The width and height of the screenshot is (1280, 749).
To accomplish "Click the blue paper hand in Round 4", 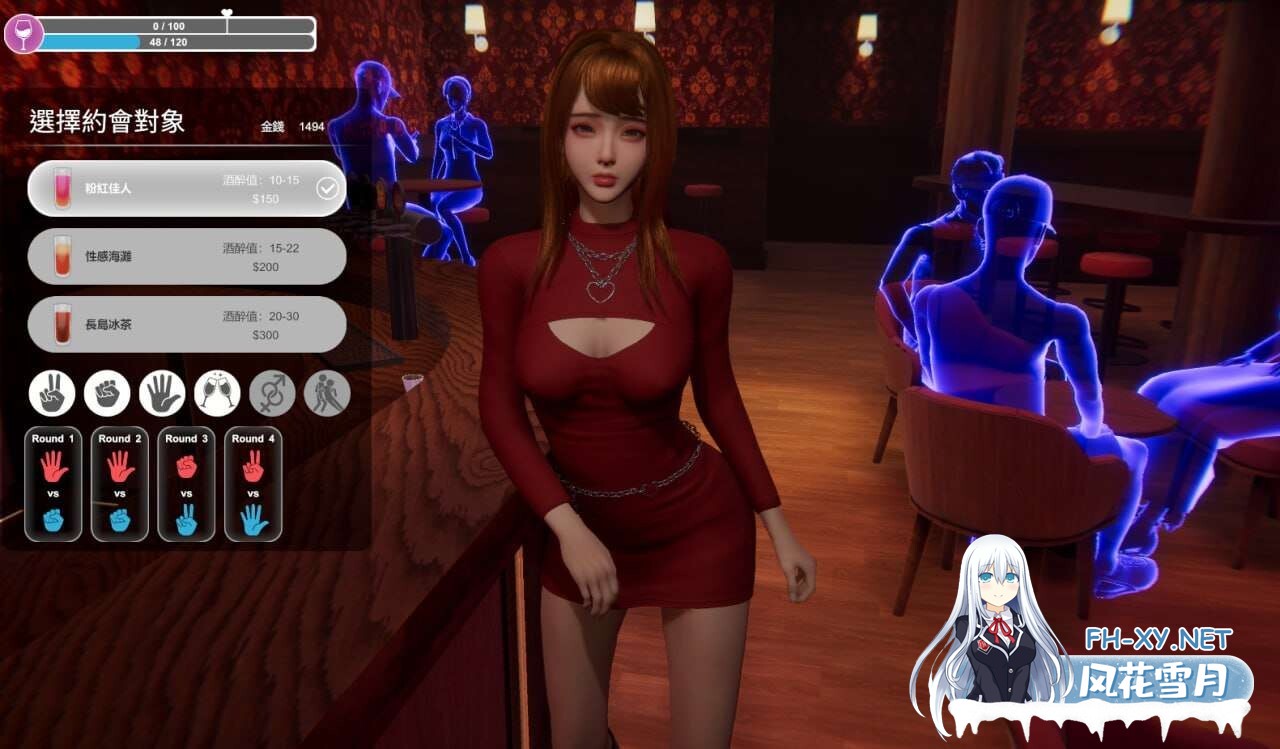I will tap(253, 520).
